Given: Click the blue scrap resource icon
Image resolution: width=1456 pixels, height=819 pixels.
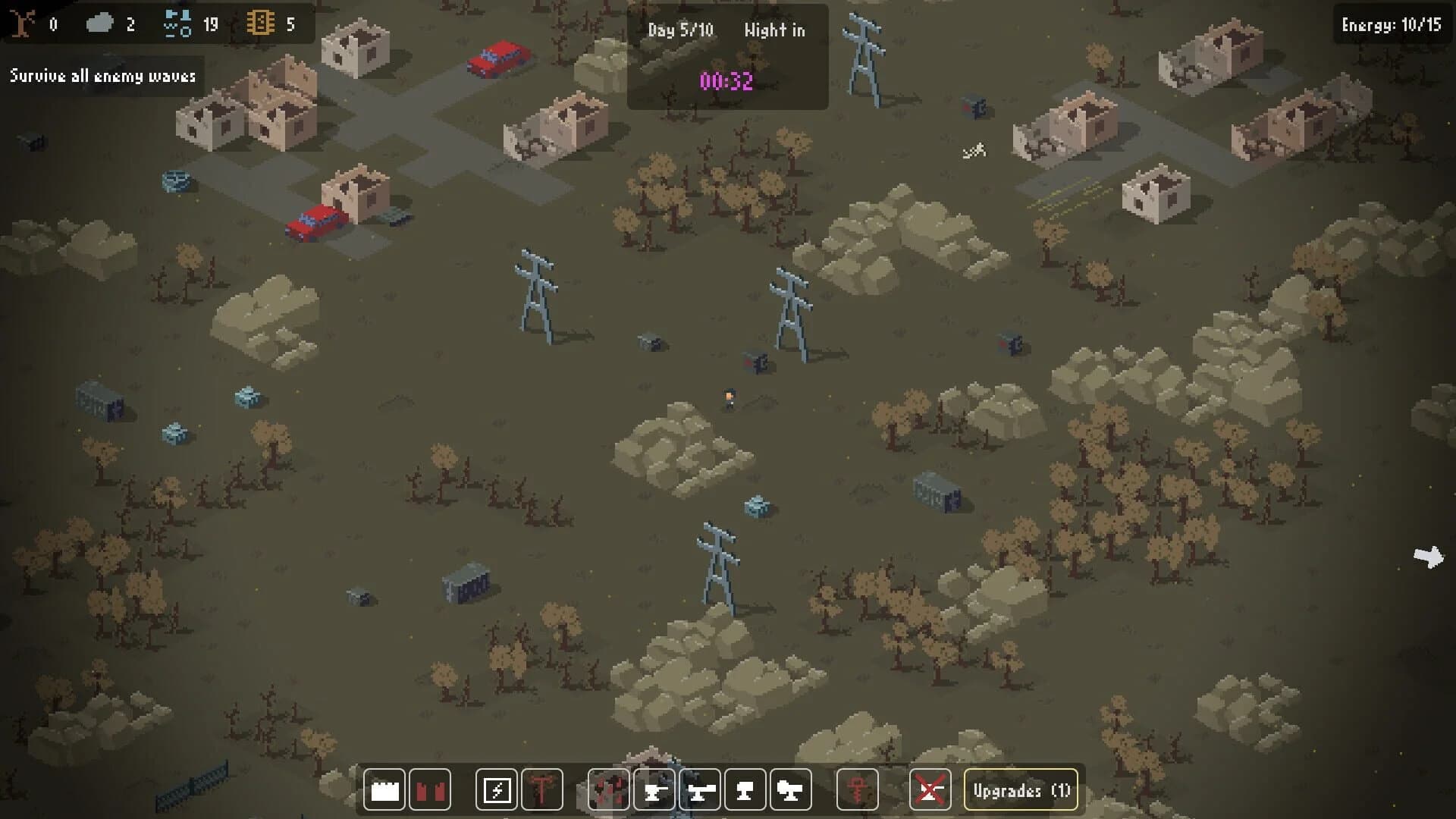Looking at the screenshot, I should click(x=178, y=23).
